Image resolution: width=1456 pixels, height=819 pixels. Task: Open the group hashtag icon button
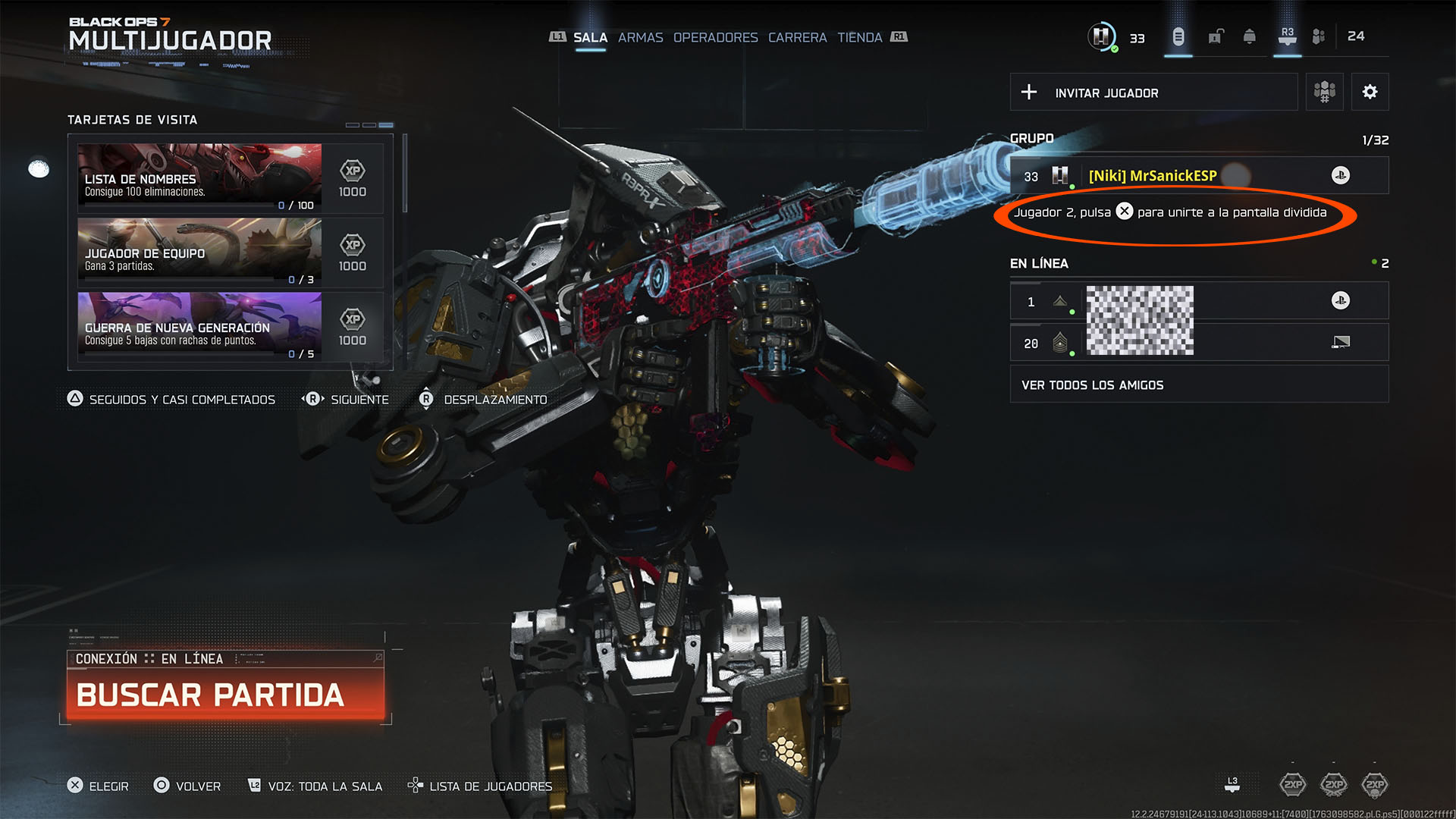click(x=1324, y=93)
